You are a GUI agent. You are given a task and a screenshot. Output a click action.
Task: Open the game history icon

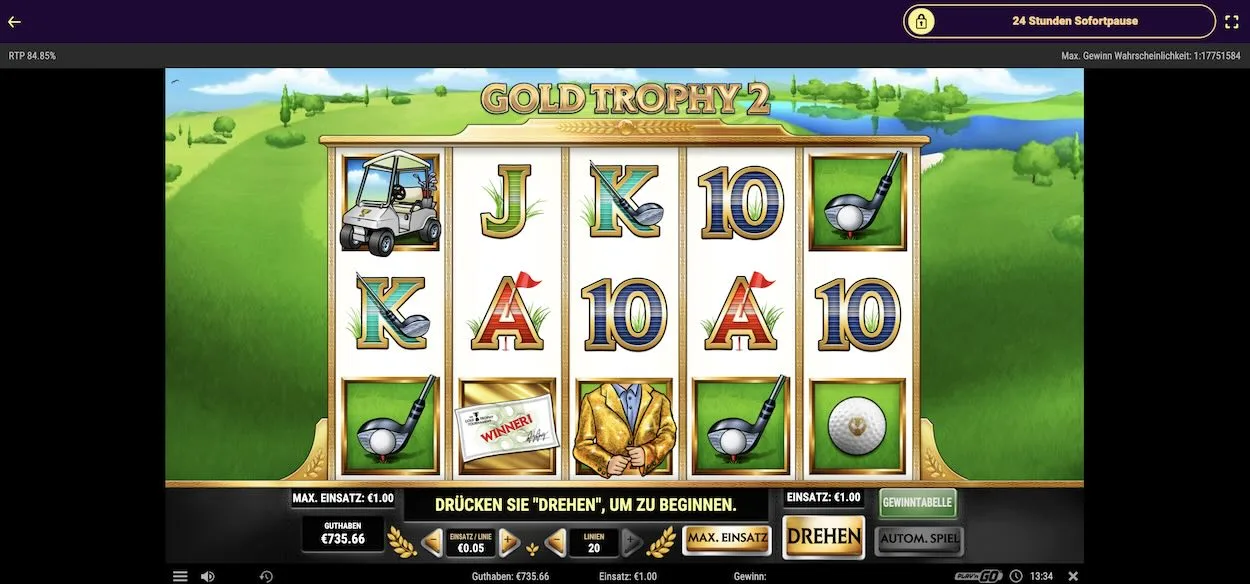pos(266,576)
